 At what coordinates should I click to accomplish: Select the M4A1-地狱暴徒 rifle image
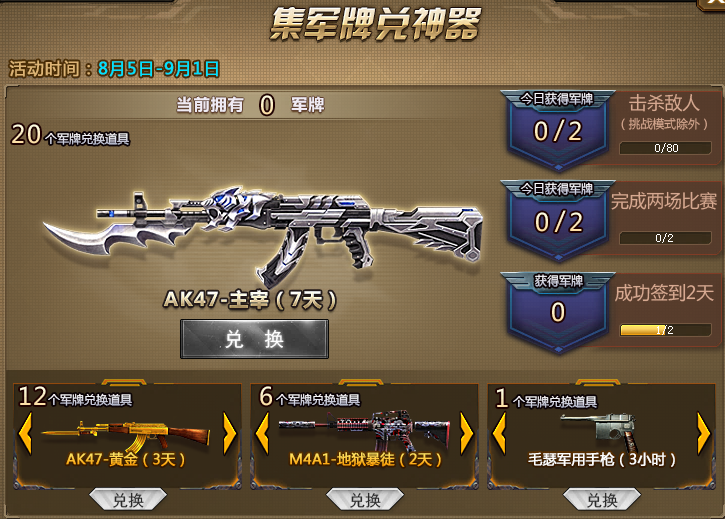point(364,429)
